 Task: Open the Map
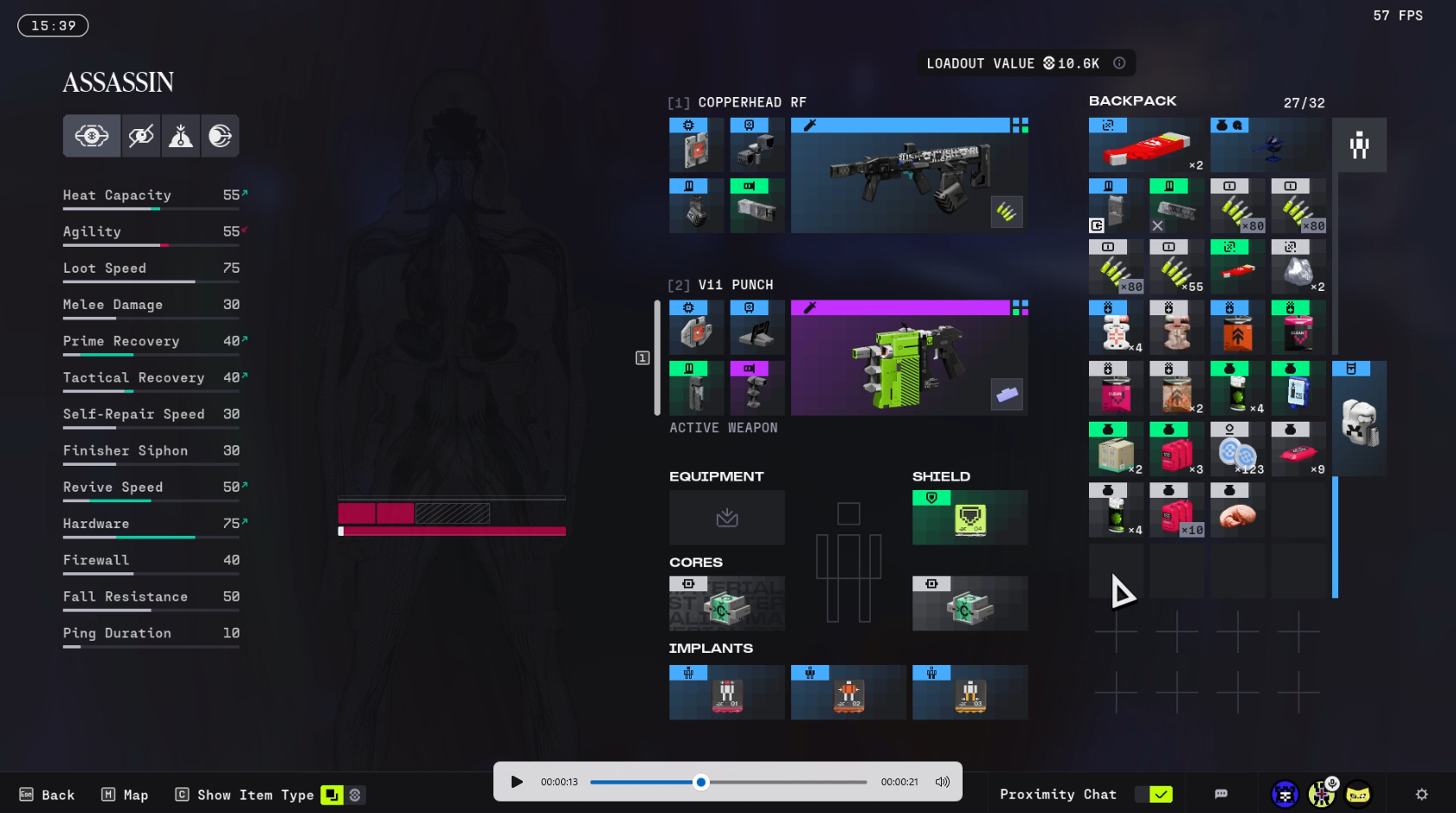click(x=126, y=795)
